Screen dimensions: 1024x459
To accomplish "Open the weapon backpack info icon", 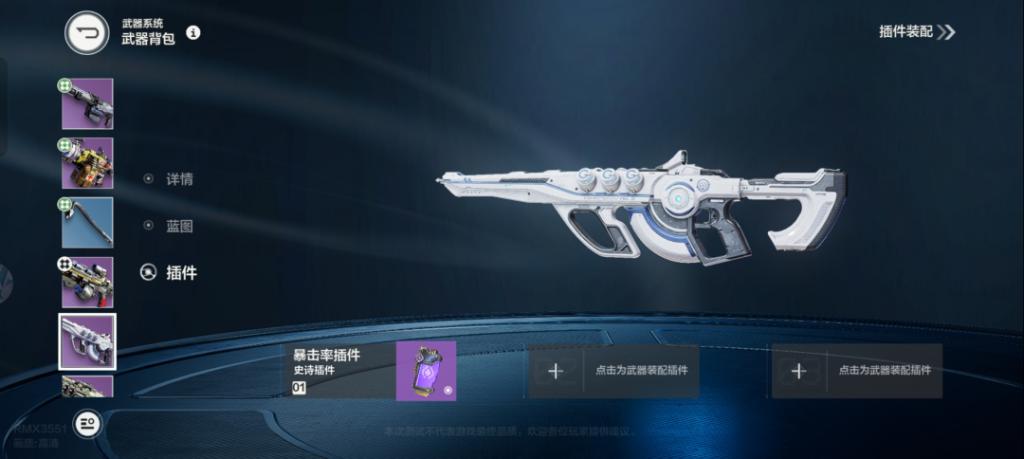I will click(x=193, y=32).
